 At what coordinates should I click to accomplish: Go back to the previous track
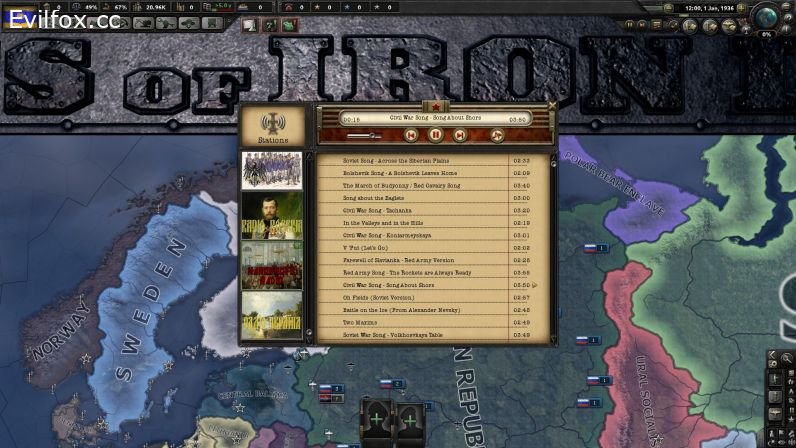tap(411, 135)
